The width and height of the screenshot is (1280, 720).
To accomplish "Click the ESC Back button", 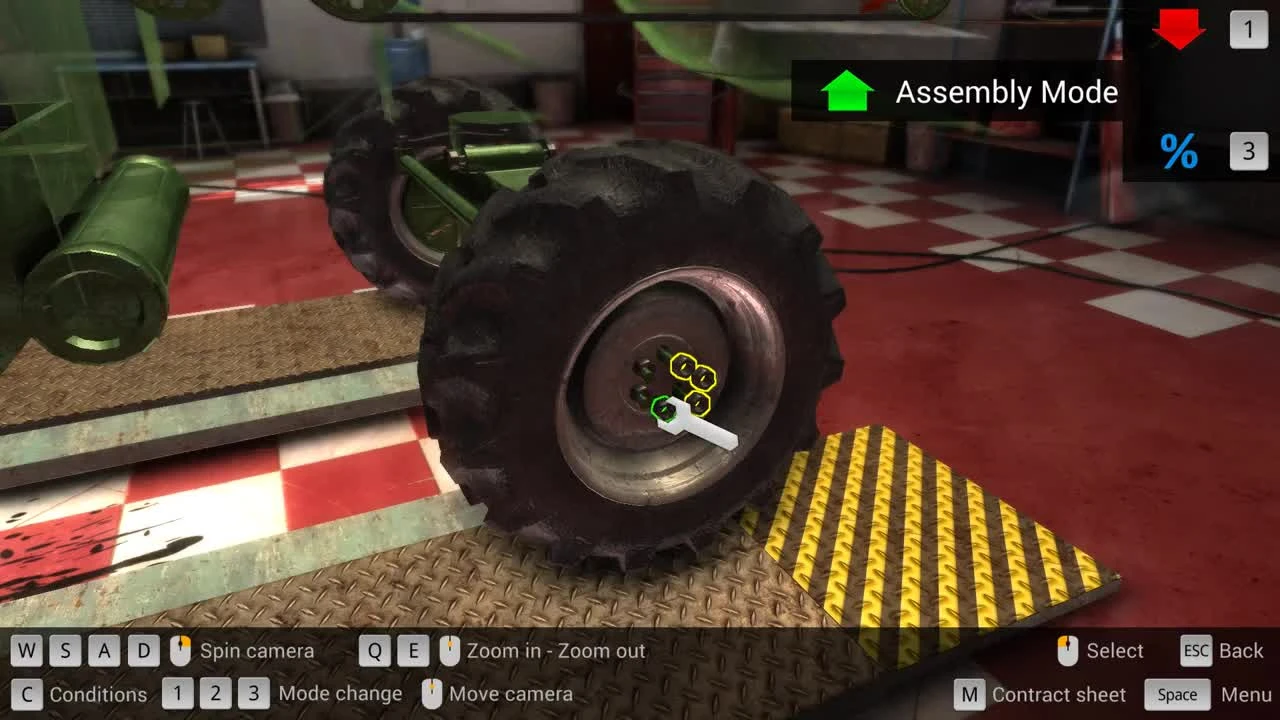I will tap(1196, 651).
